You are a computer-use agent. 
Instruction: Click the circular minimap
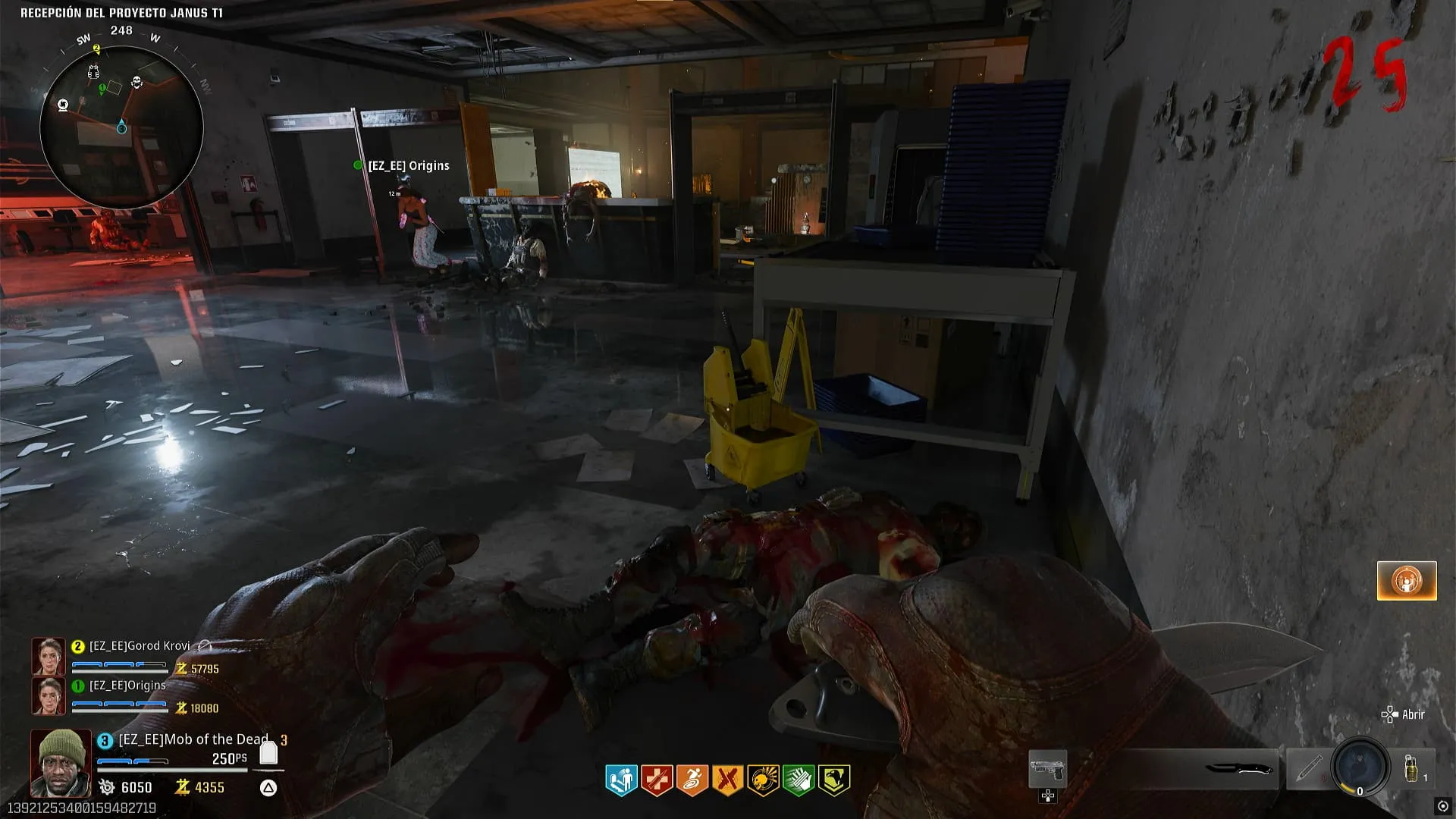tap(121, 127)
